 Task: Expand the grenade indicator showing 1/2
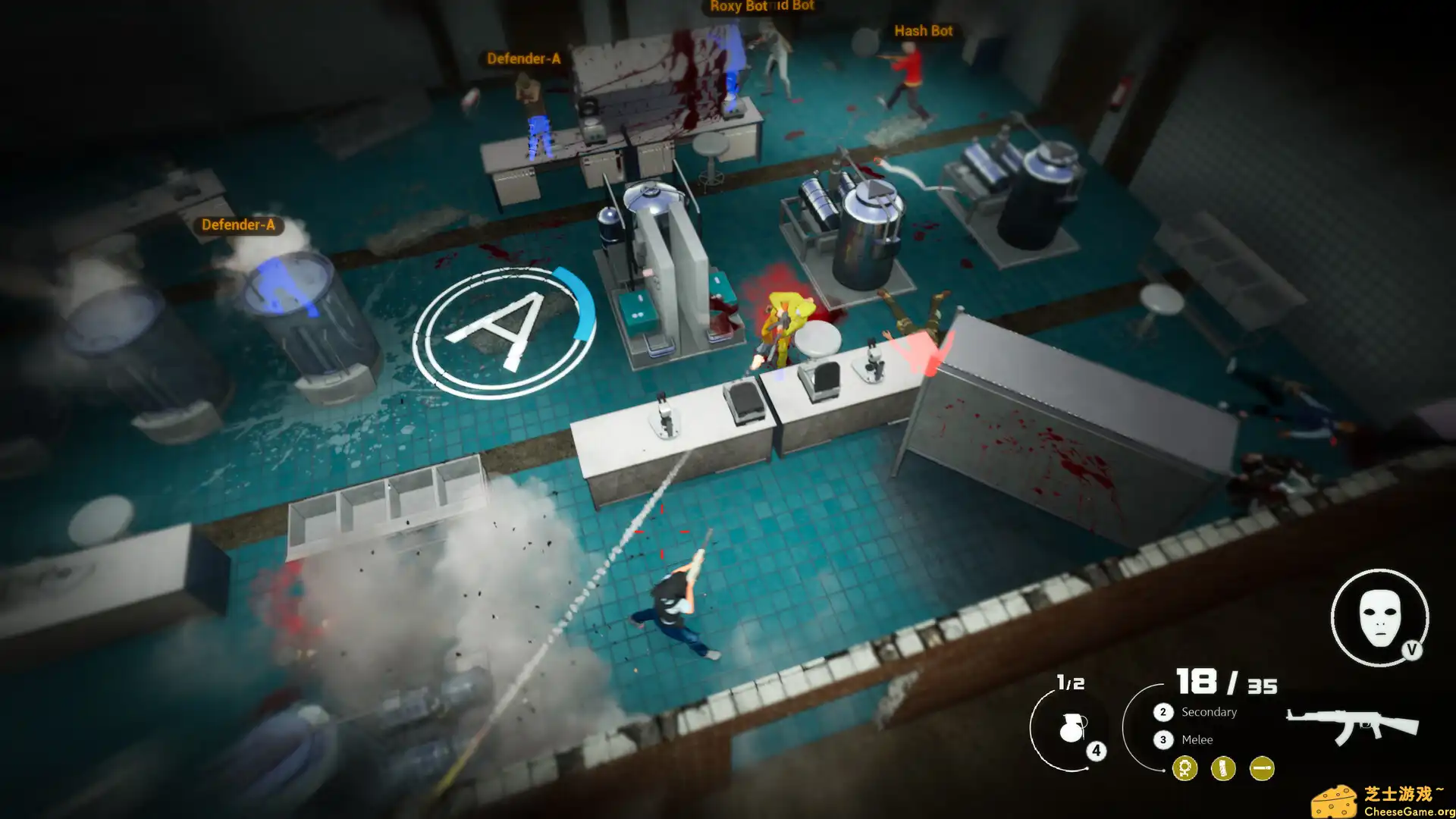coord(1070,682)
